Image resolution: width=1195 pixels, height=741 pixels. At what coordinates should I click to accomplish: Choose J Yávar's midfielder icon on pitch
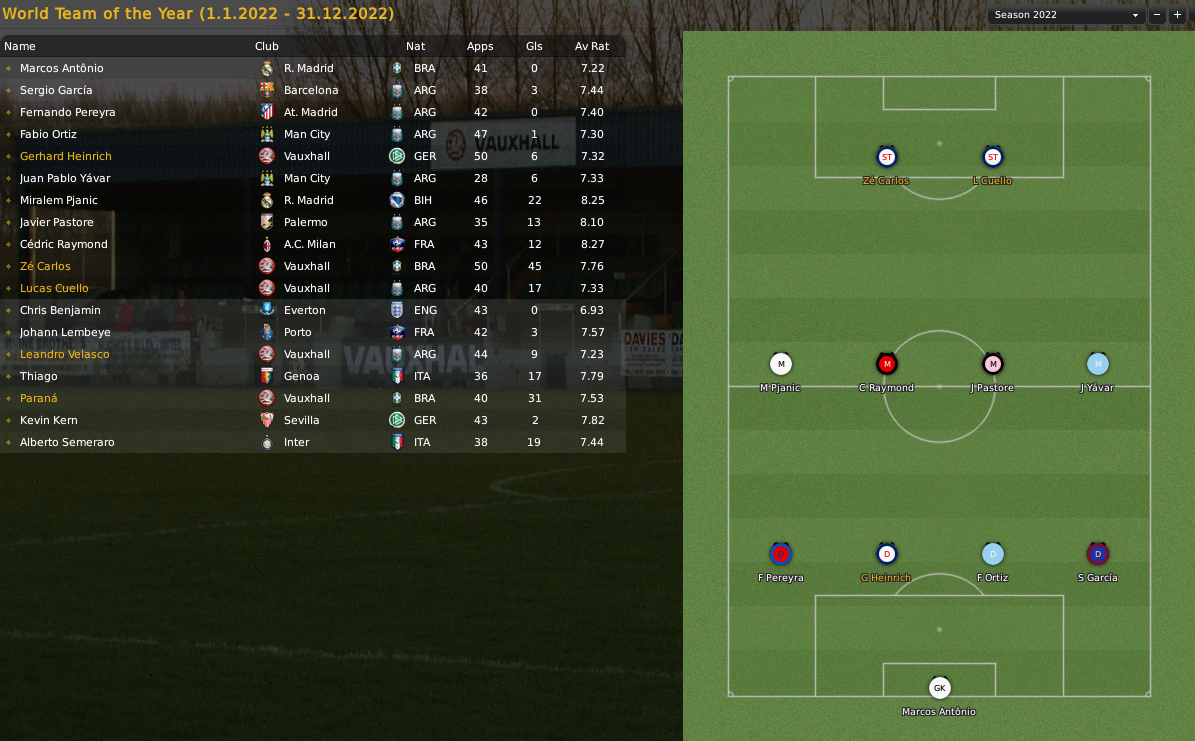pos(1098,364)
